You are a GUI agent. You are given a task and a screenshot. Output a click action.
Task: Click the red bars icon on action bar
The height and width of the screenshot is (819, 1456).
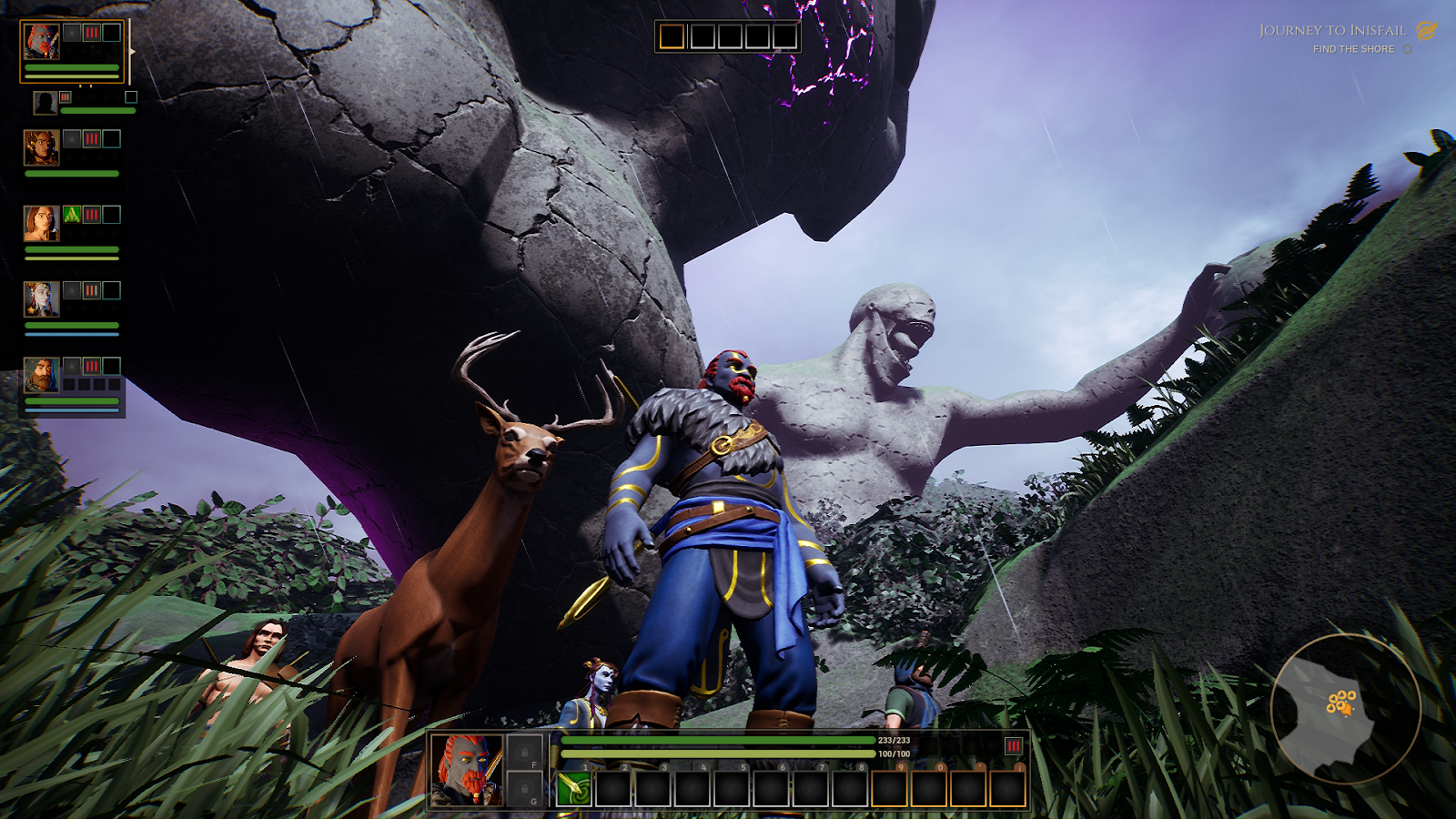tap(1013, 746)
